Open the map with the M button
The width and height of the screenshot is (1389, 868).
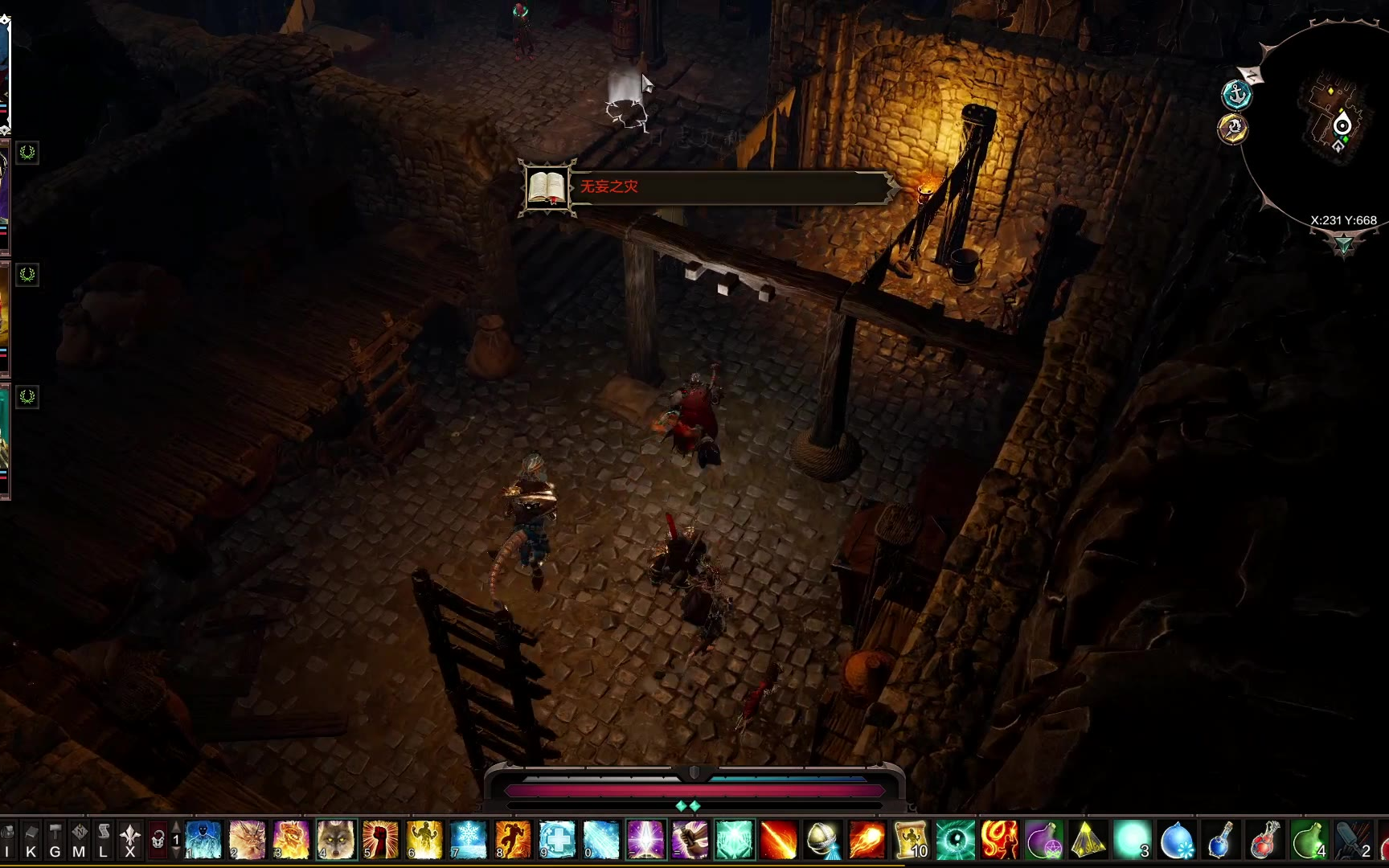pyautogui.click(x=79, y=840)
